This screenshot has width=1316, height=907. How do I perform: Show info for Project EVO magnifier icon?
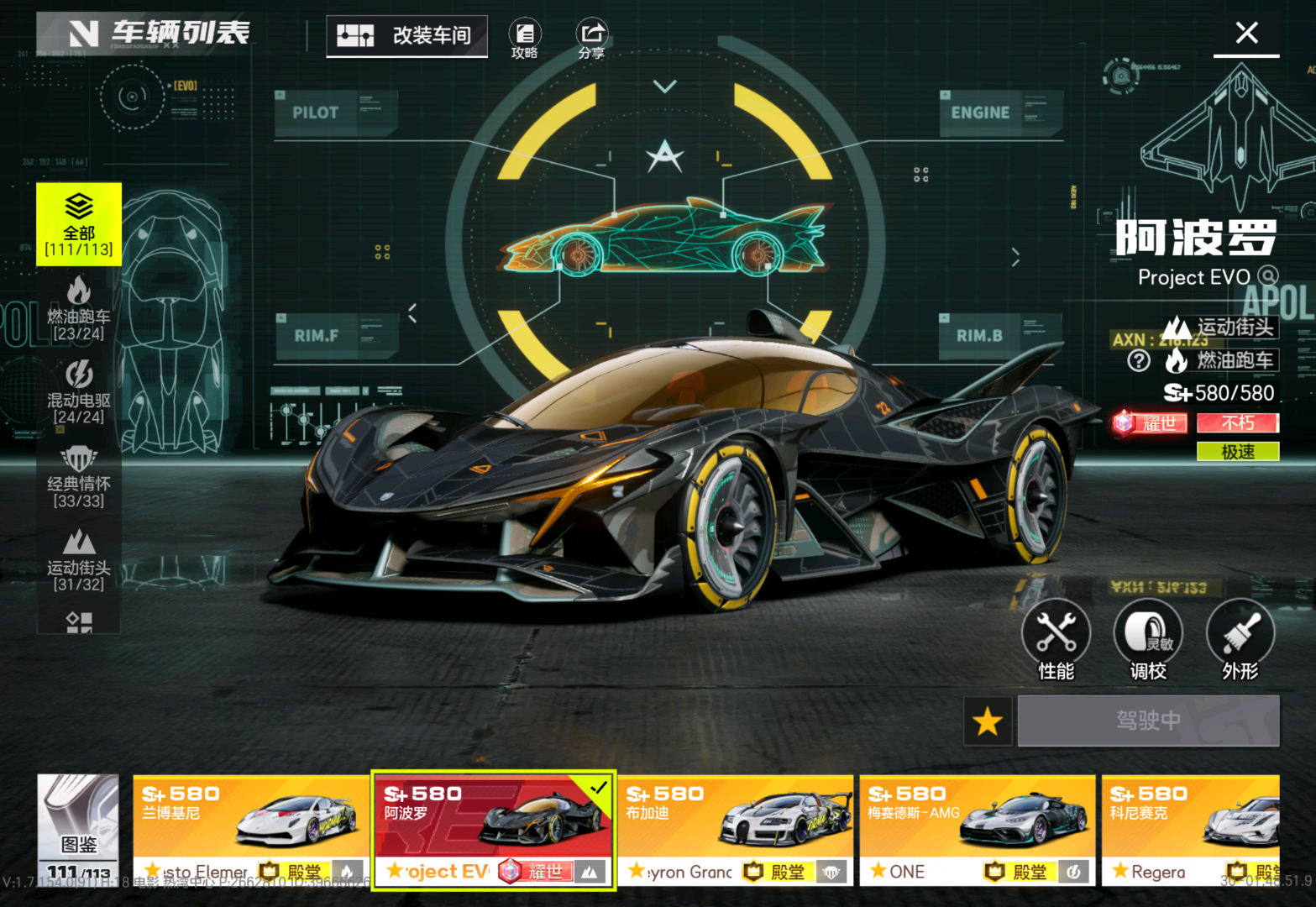point(1268,276)
